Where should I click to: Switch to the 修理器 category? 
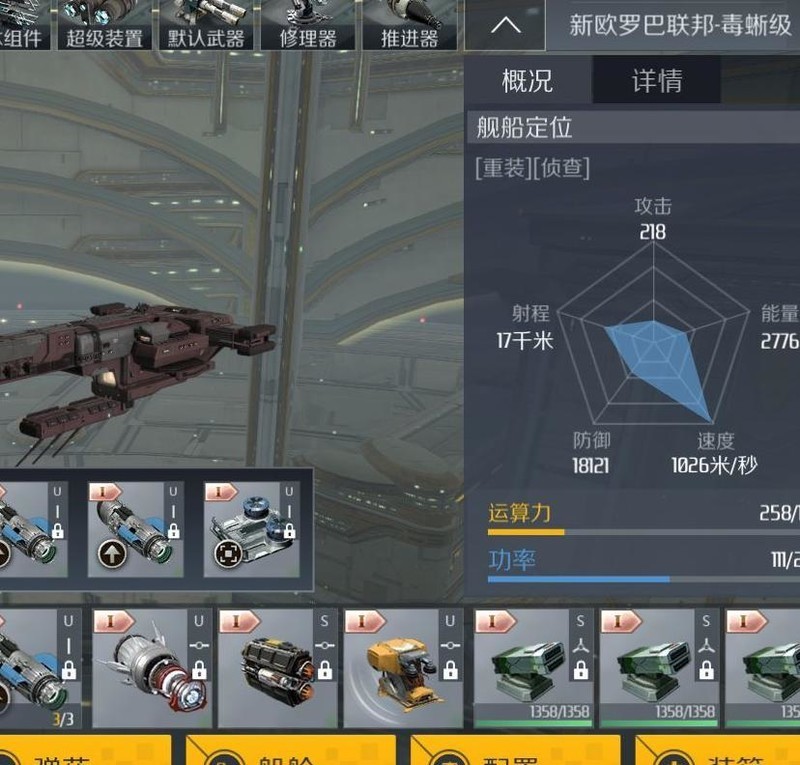(x=307, y=25)
